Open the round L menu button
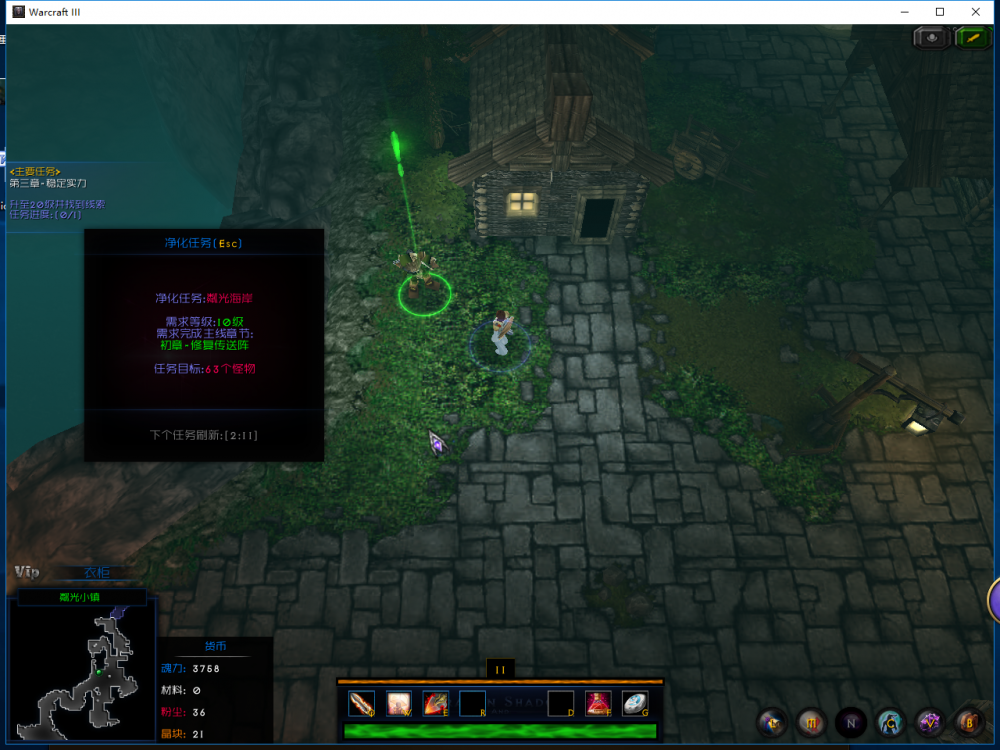The image size is (1000, 750). tap(771, 721)
